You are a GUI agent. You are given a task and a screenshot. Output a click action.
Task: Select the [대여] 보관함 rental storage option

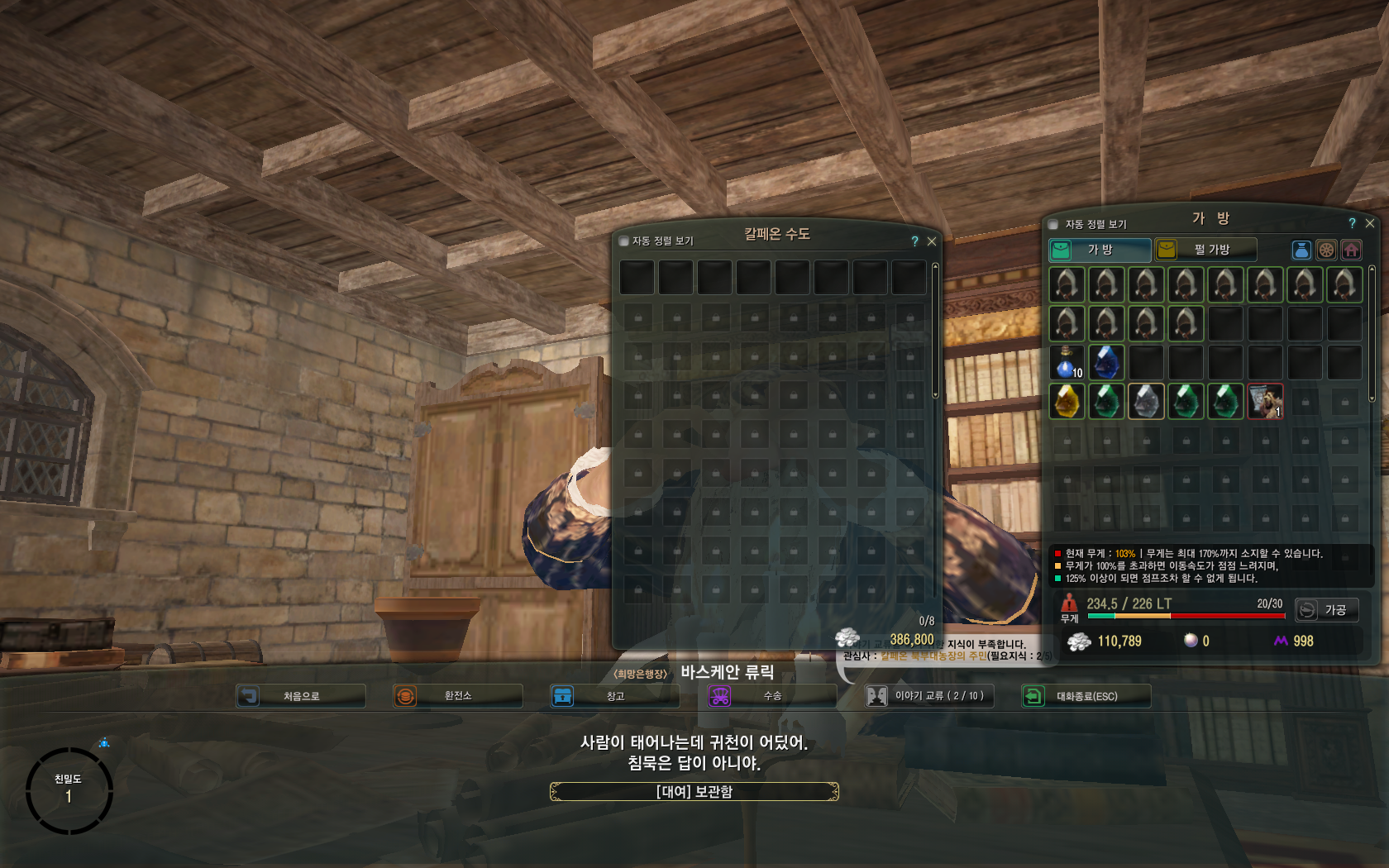pos(694,792)
